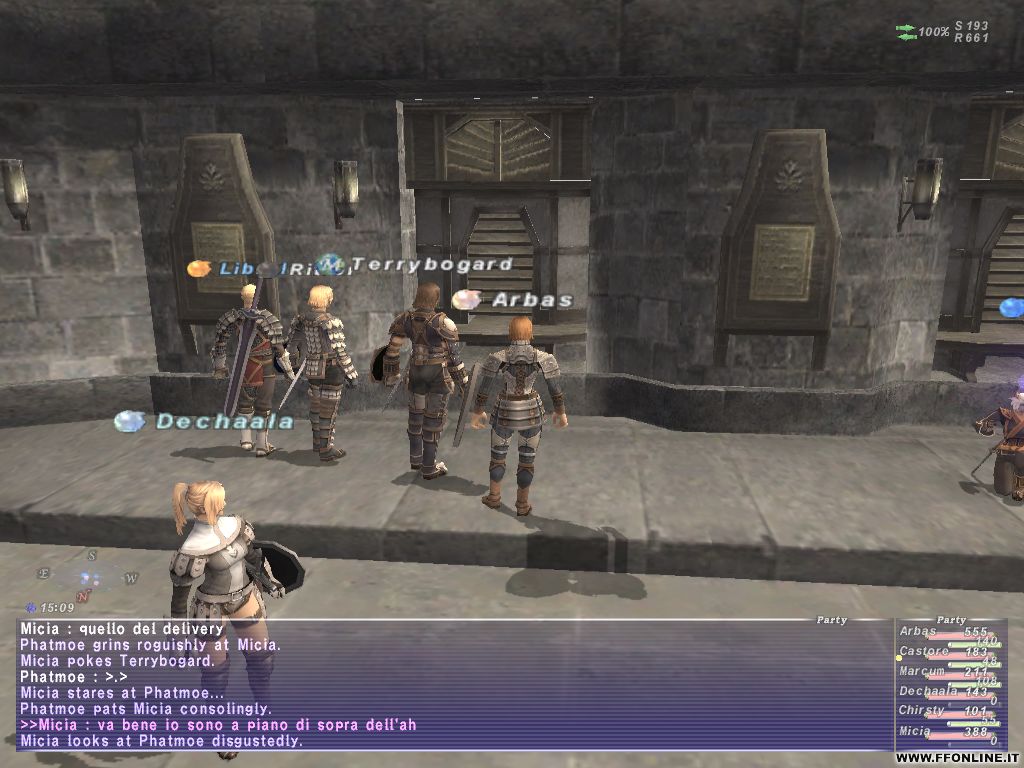Open the www.ffonline.it watermark link
This screenshot has height=768, width=1024.
[957, 758]
